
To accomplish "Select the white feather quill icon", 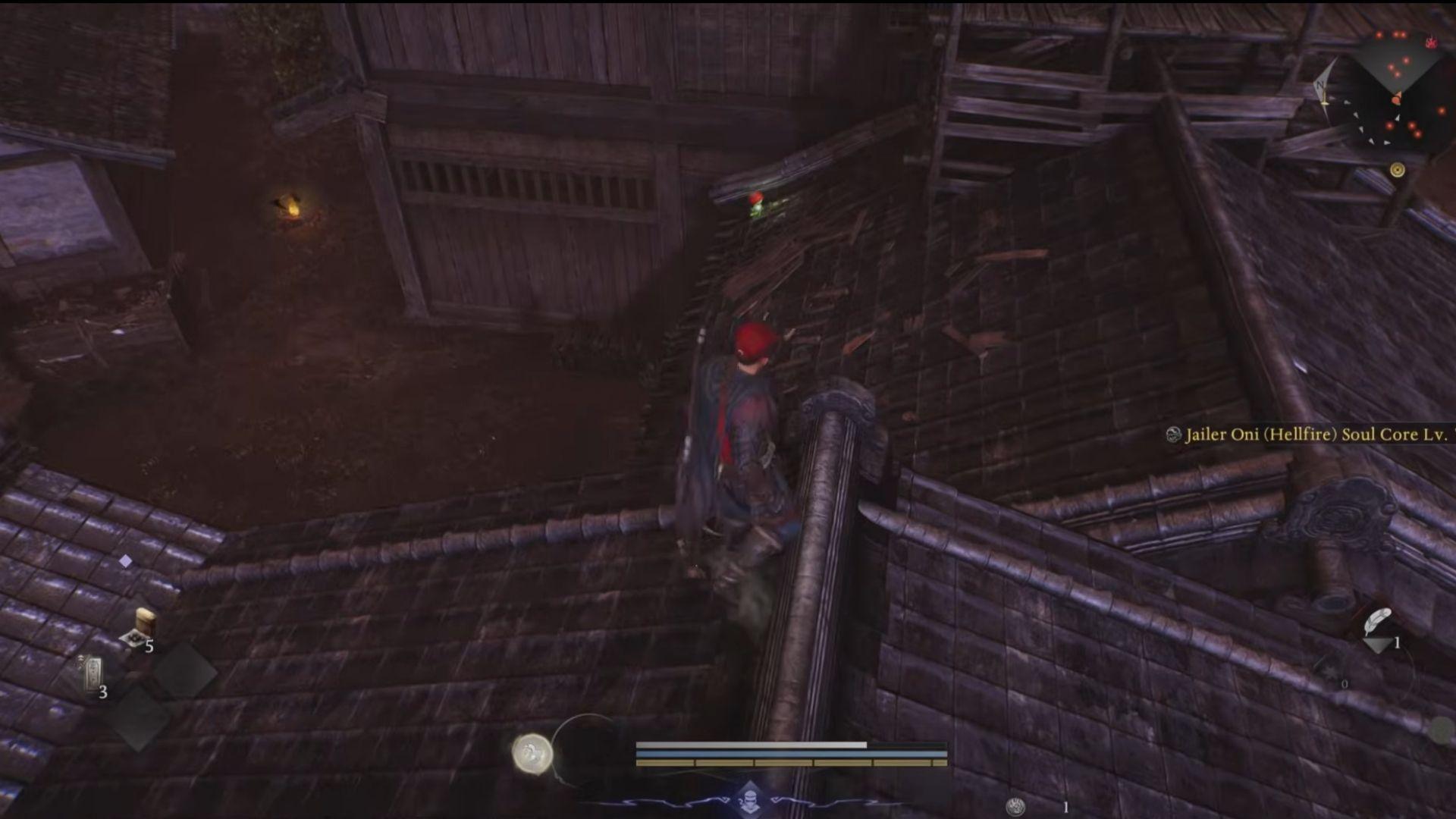I will point(1376,622).
